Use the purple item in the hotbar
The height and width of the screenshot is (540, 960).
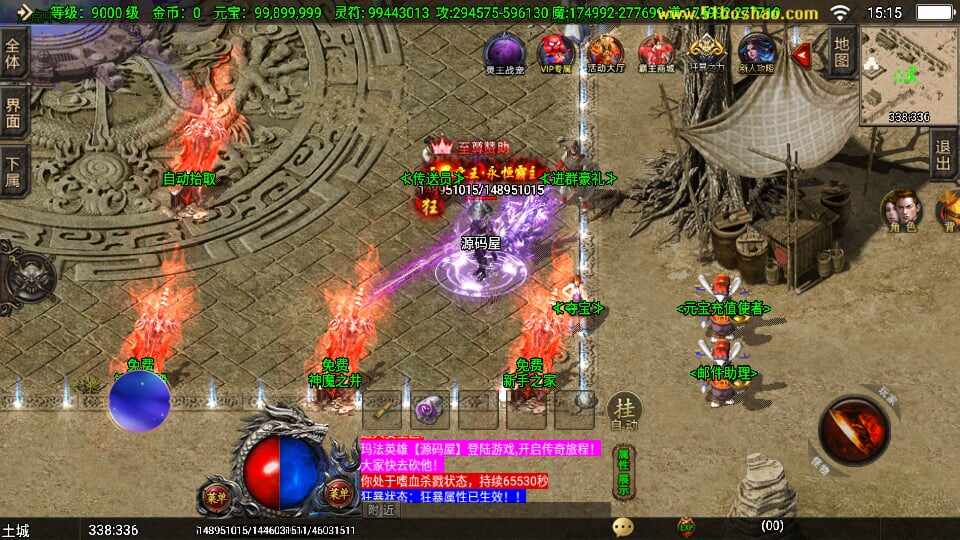click(430, 410)
